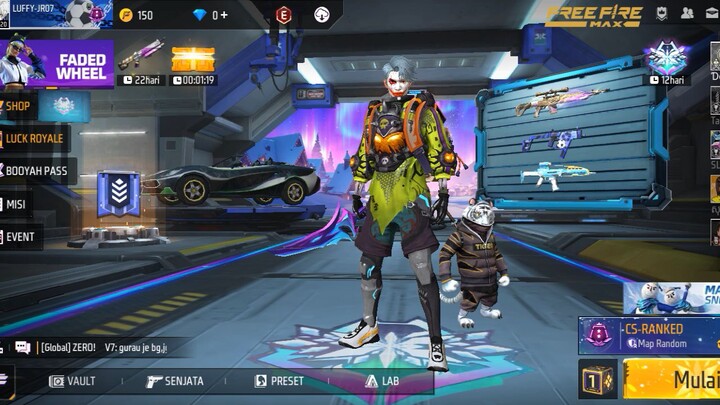This screenshot has width=720, height=405.
Task: Add diamonds via the diamond counter
Action: 210,15
